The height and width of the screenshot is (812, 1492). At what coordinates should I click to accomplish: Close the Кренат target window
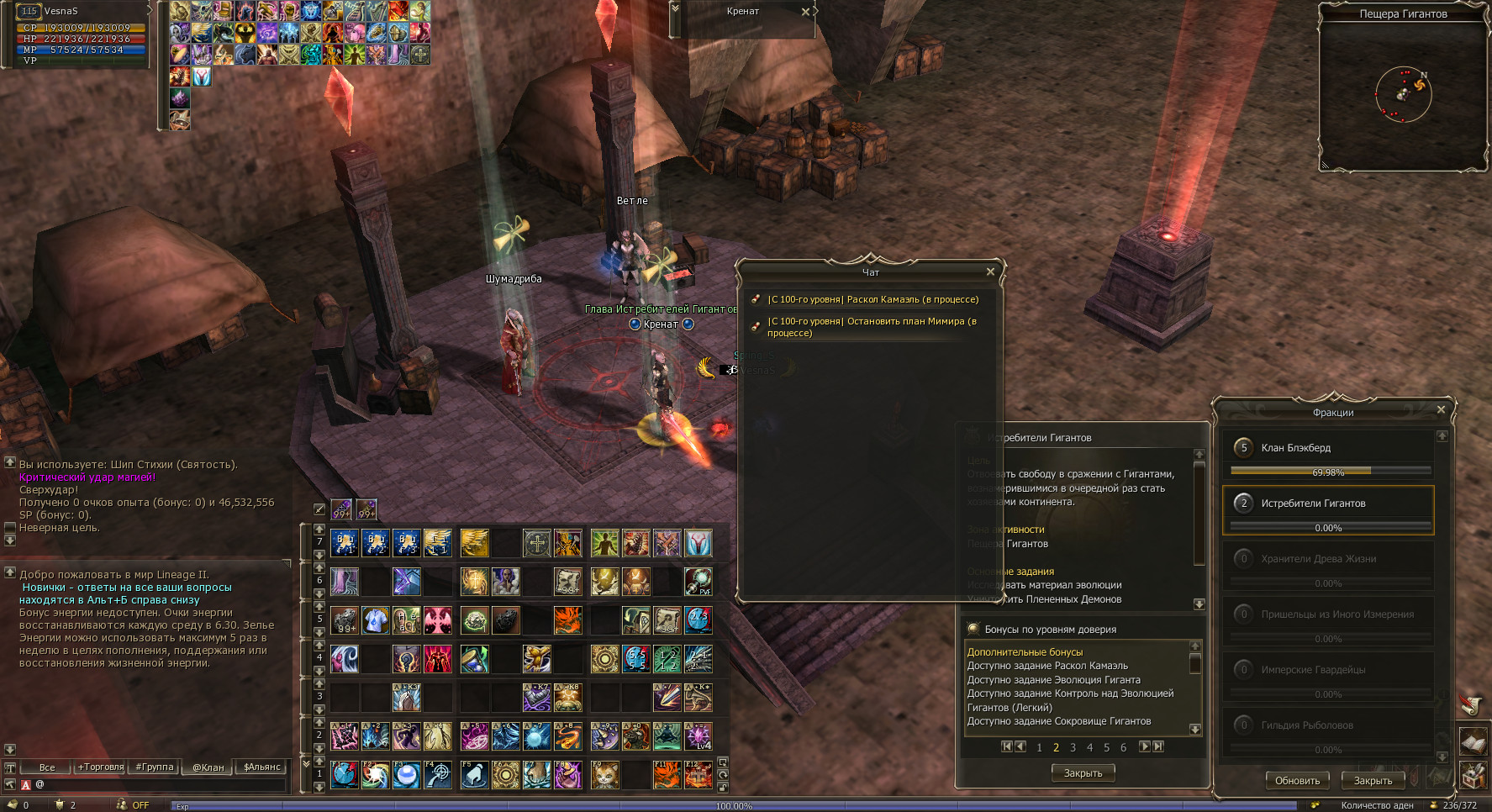(805, 12)
